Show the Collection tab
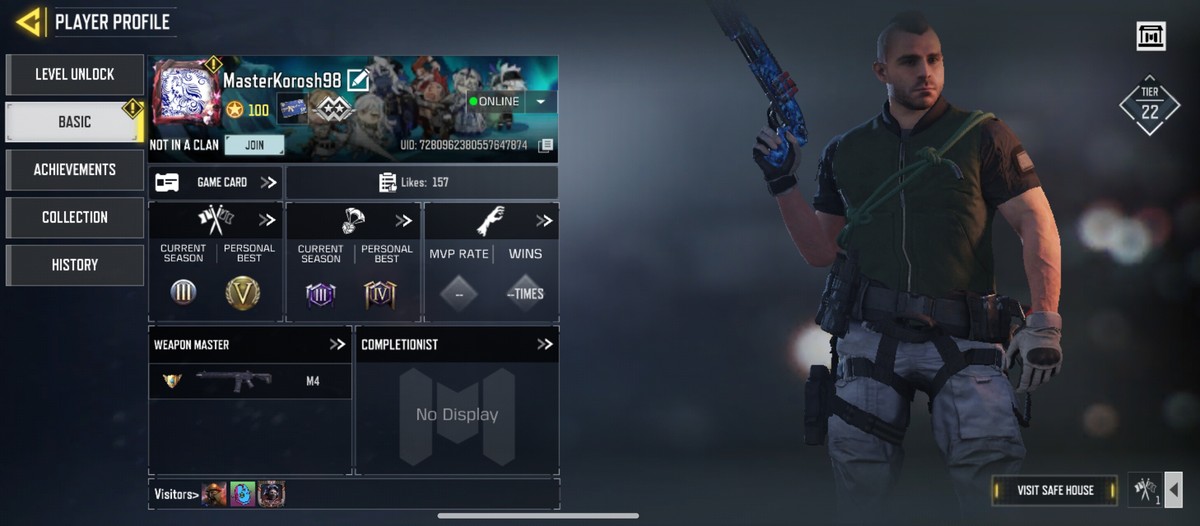The image size is (1200, 526). point(75,217)
